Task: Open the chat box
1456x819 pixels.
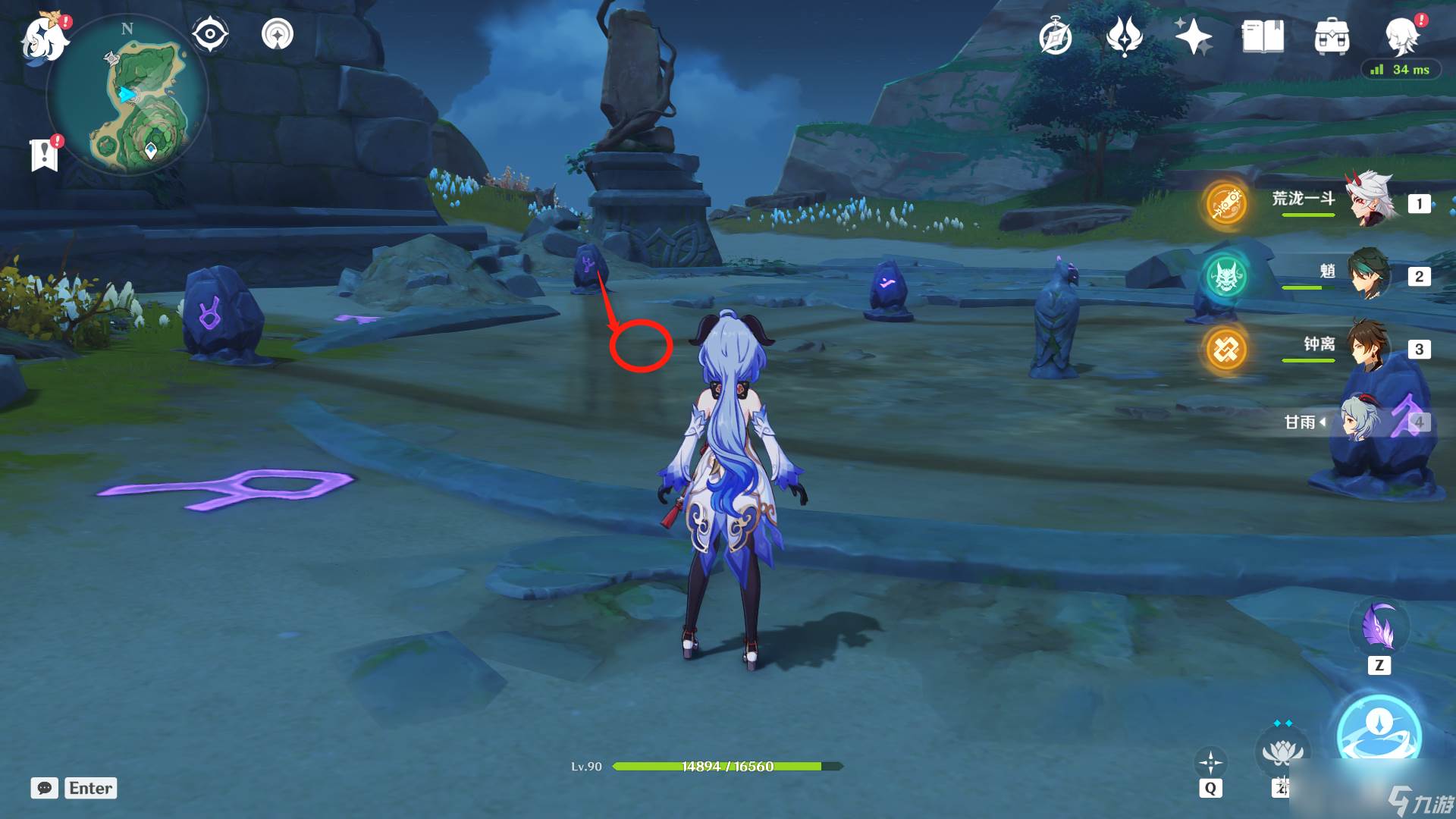Action: [x=45, y=788]
